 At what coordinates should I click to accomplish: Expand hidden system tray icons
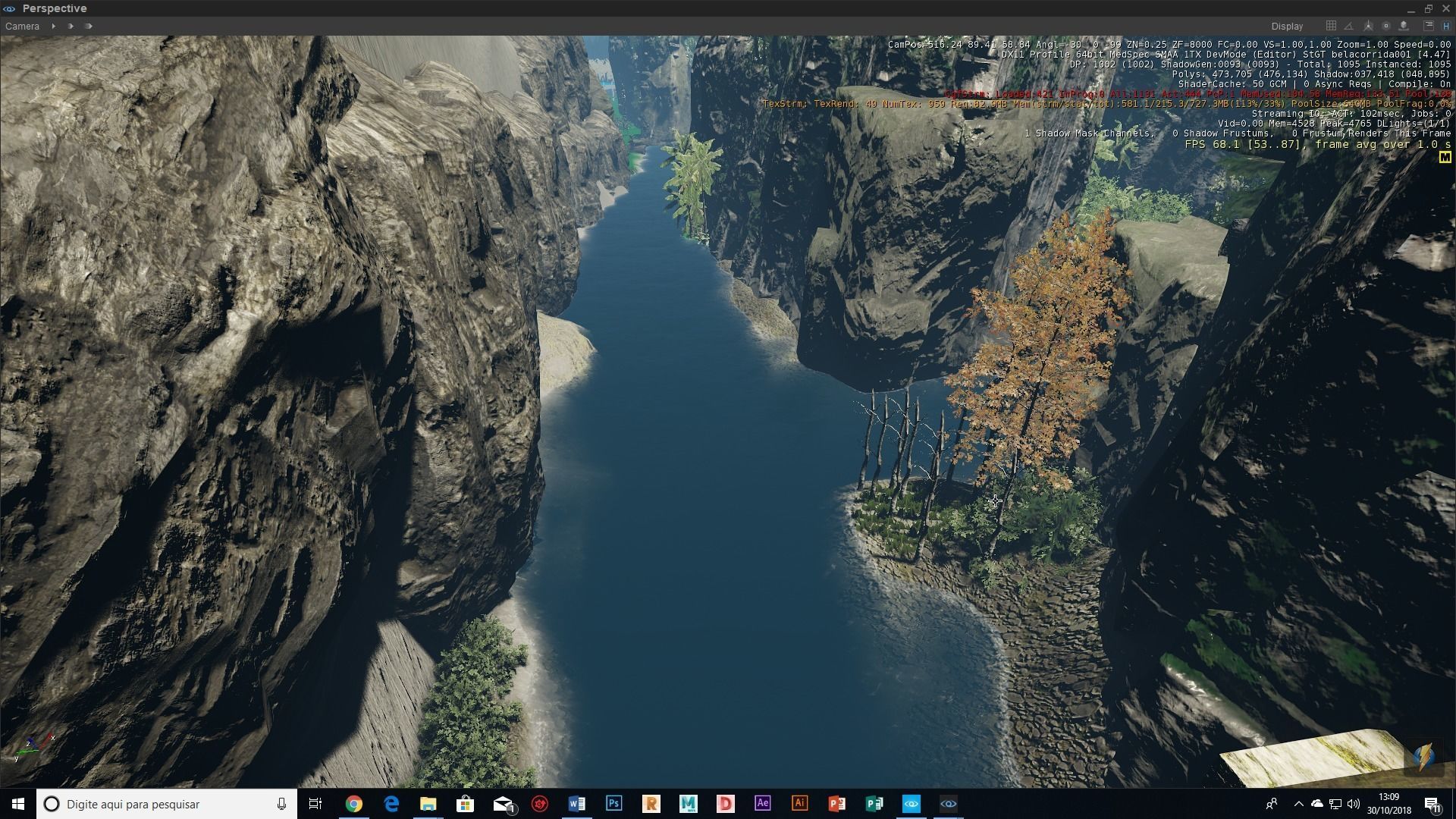coord(1300,804)
